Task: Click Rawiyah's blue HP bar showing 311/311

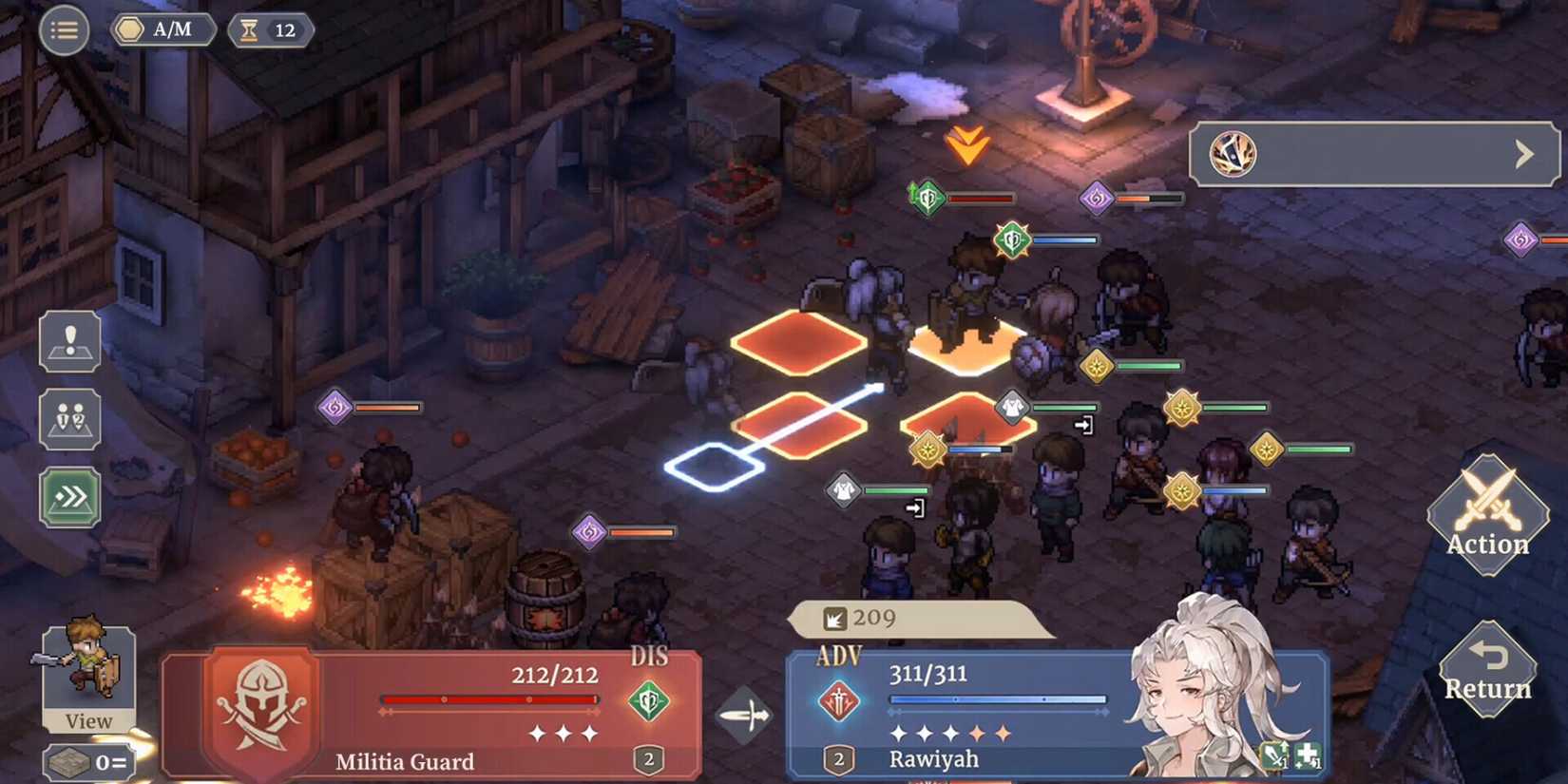Action: pos(996,699)
